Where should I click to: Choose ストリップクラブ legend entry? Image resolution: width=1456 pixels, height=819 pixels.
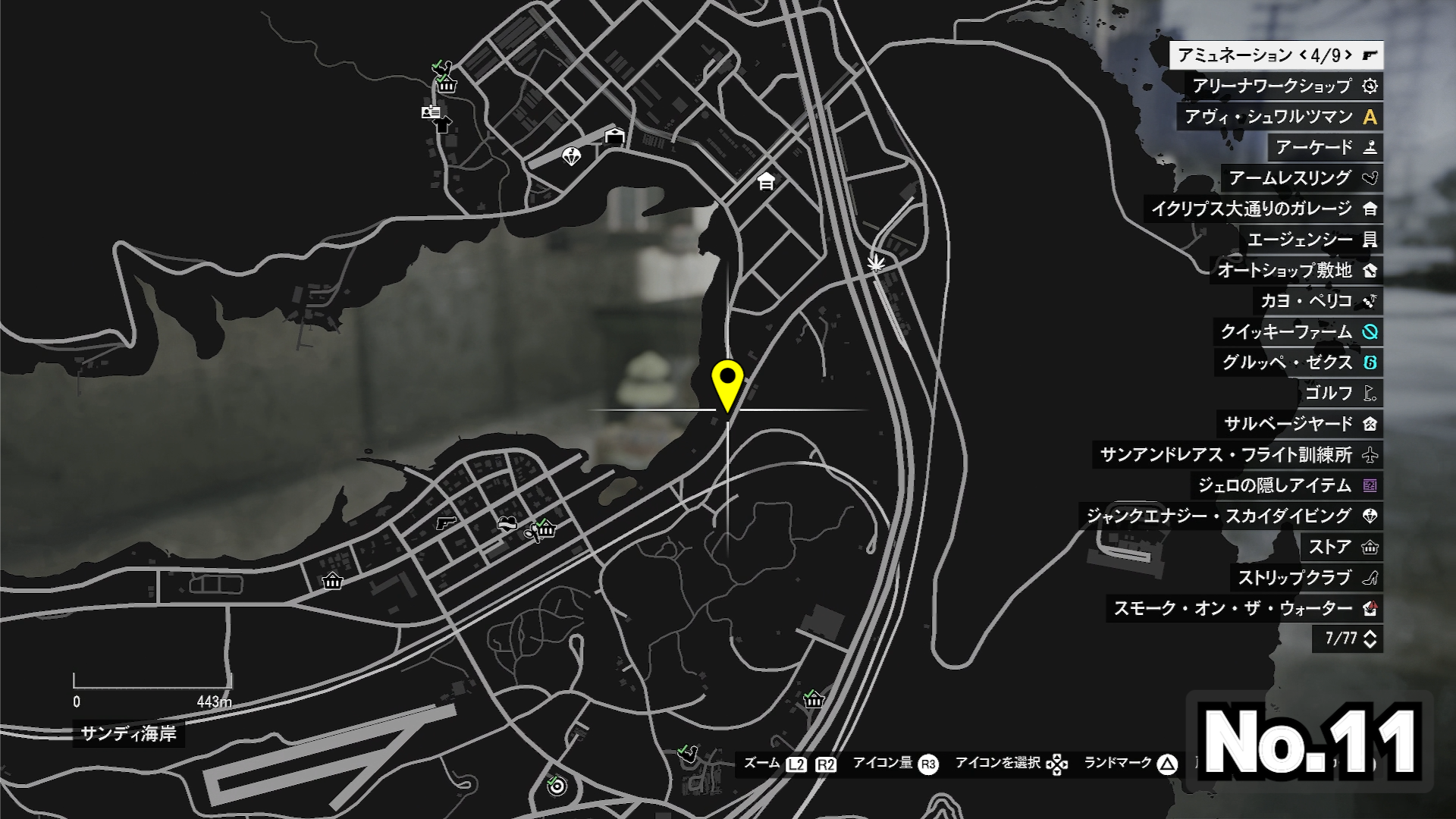pos(1306,578)
